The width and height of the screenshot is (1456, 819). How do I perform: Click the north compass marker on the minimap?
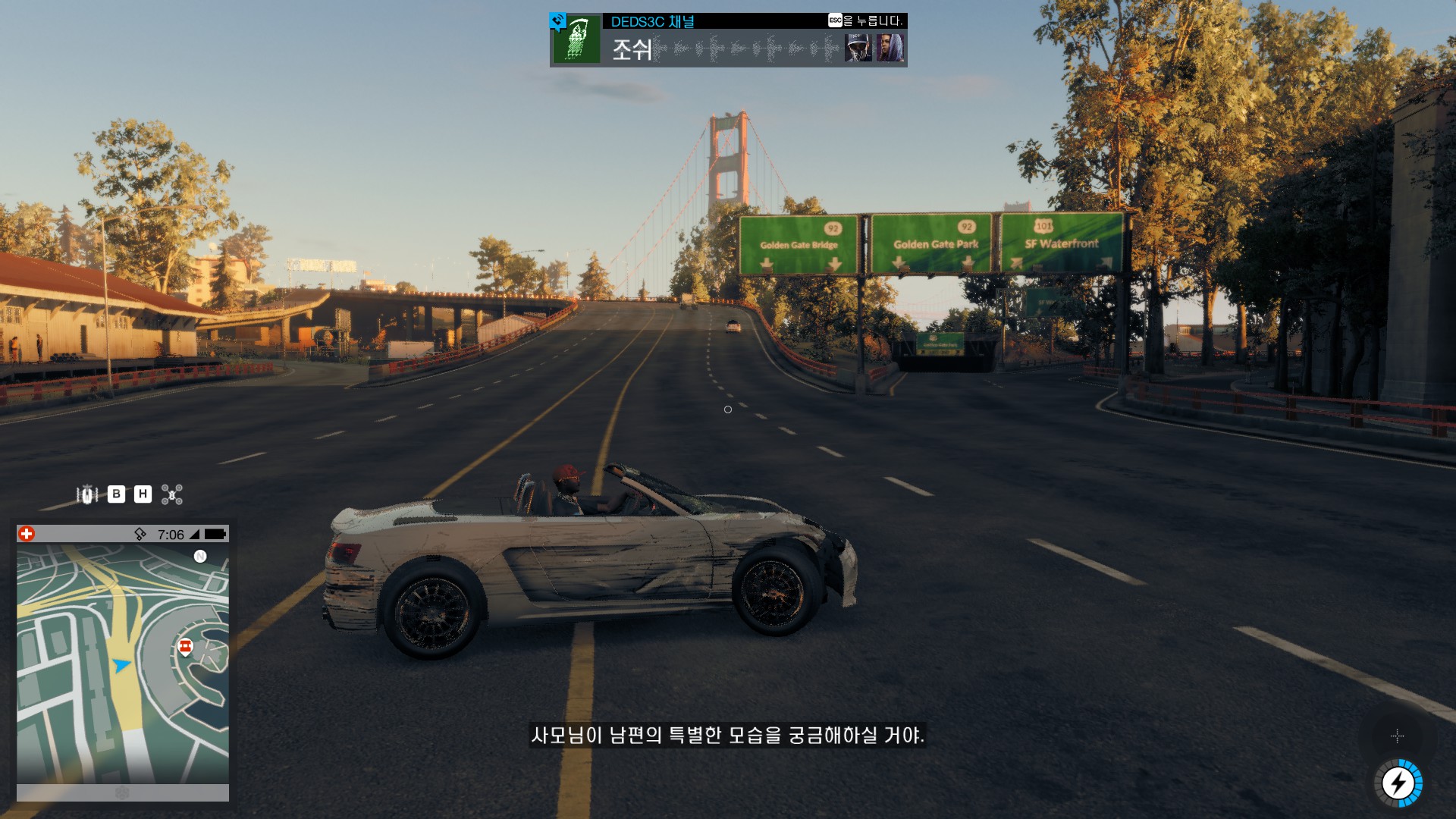coord(200,556)
